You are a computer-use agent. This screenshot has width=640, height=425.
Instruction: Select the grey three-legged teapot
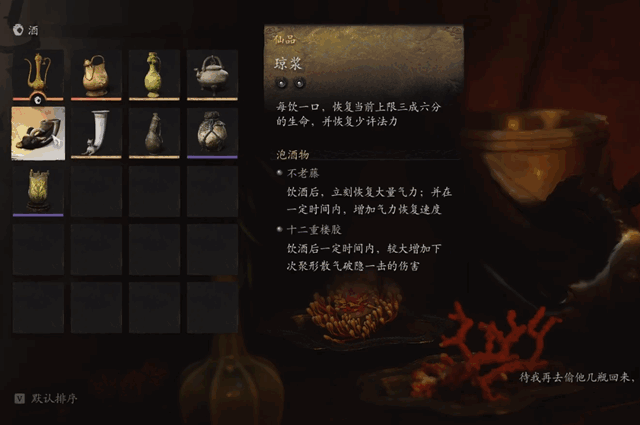click(211, 75)
